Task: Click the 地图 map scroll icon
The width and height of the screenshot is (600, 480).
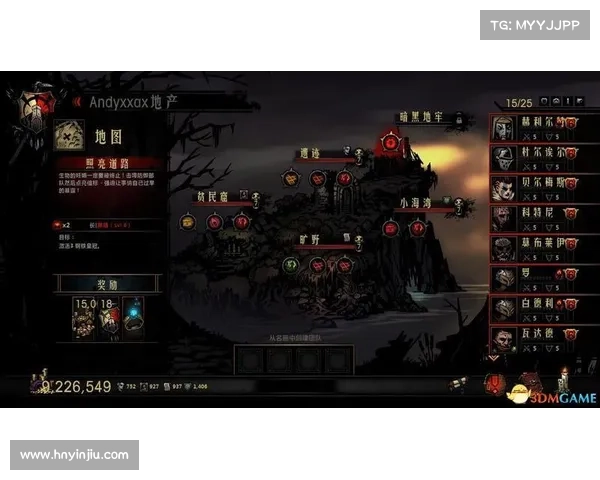Action: pos(69,134)
